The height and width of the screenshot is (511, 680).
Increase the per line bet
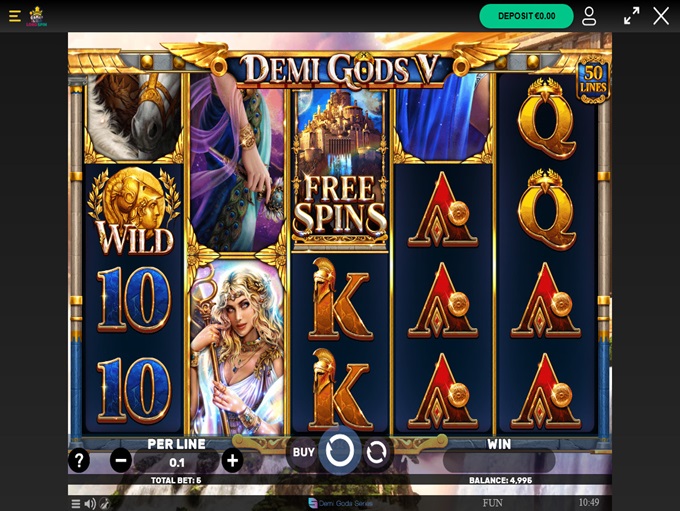[232, 461]
